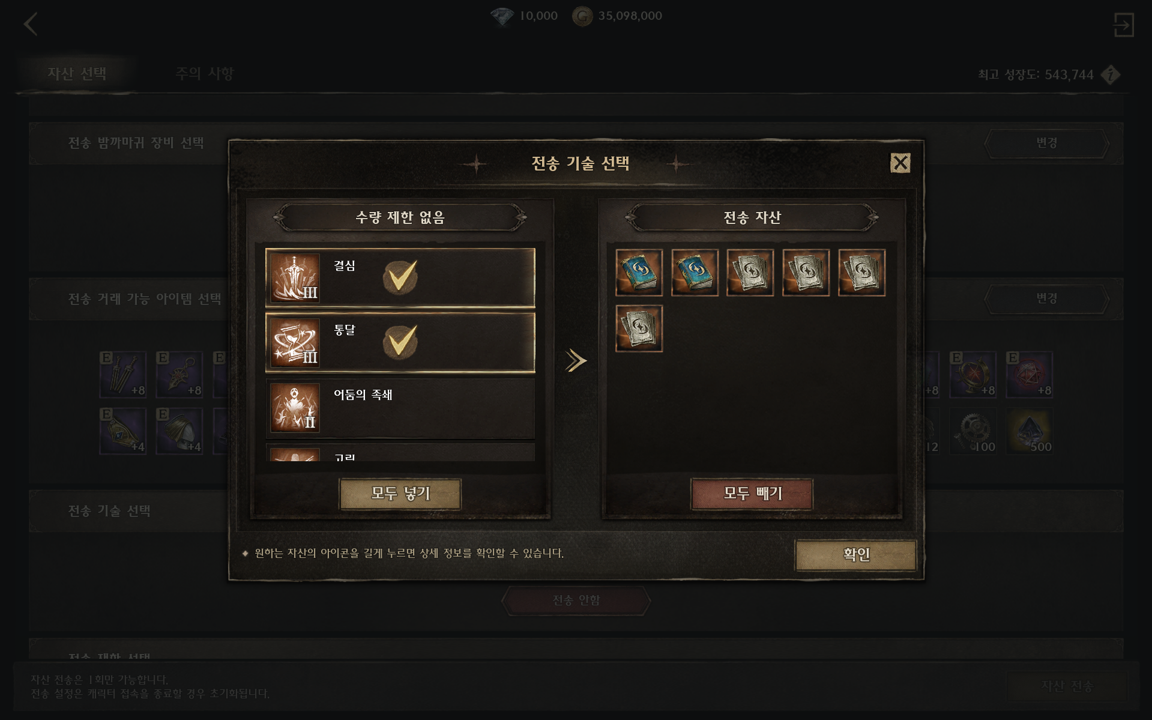This screenshot has width=1152, height=720.
Task: Confirm selection with 확인 button
Action: pos(856,555)
